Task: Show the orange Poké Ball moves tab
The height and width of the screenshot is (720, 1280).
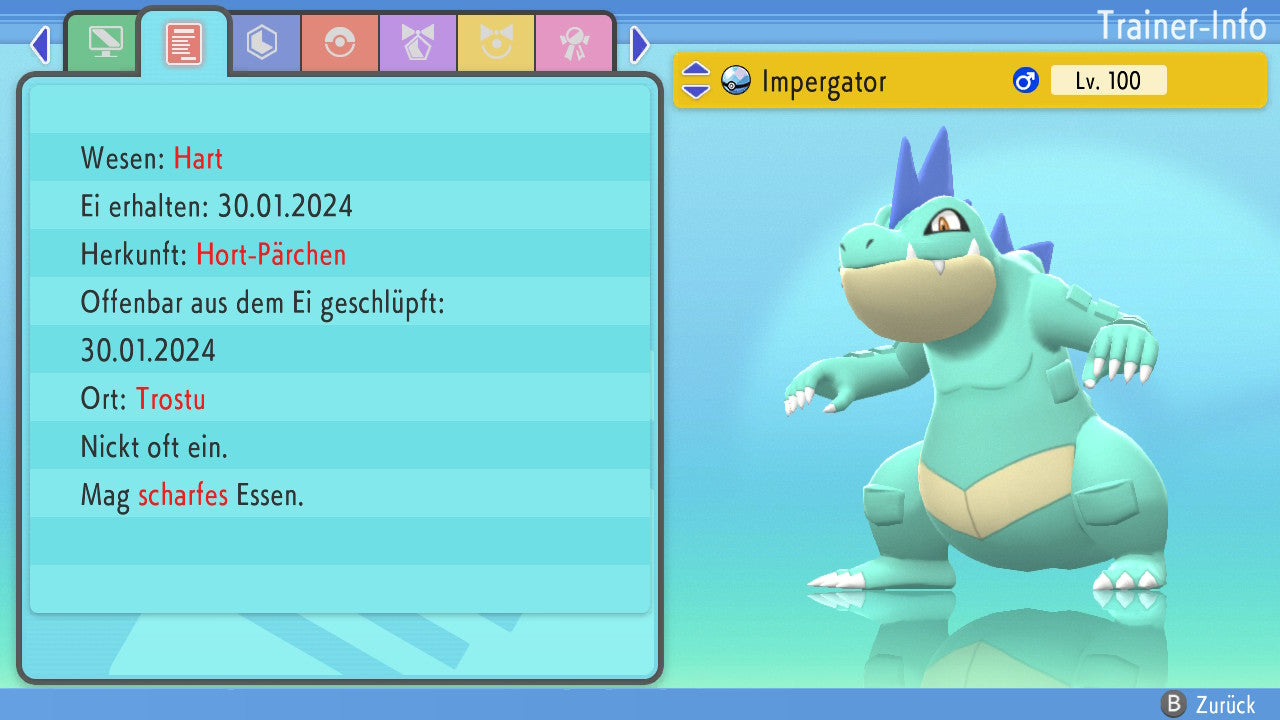Action: [340, 43]
